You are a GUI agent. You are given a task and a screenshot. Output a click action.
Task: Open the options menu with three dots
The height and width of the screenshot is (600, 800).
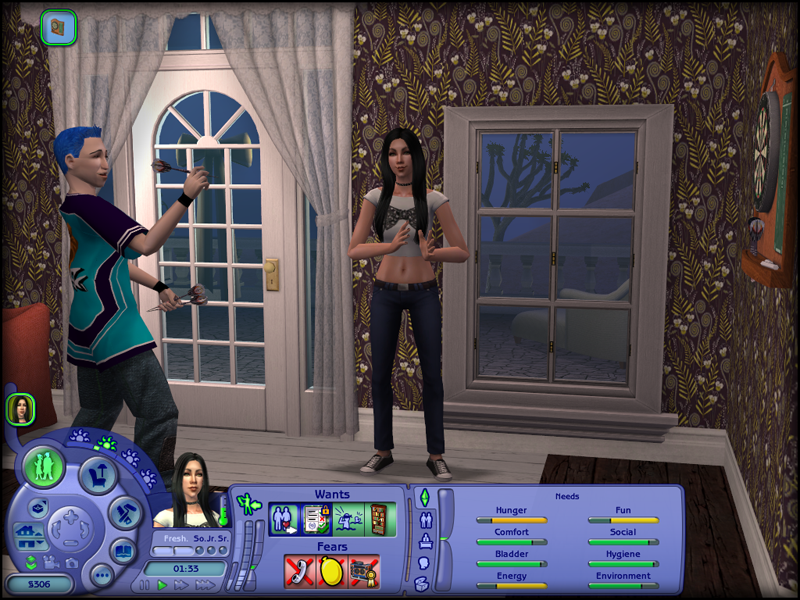pyautogui.click(x=101, y=574)
